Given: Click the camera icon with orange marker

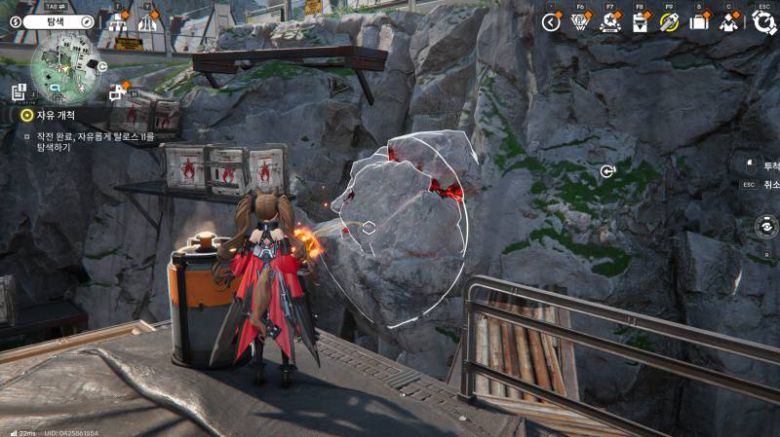Looking at the screenshot, I should [x=117, y=92].
